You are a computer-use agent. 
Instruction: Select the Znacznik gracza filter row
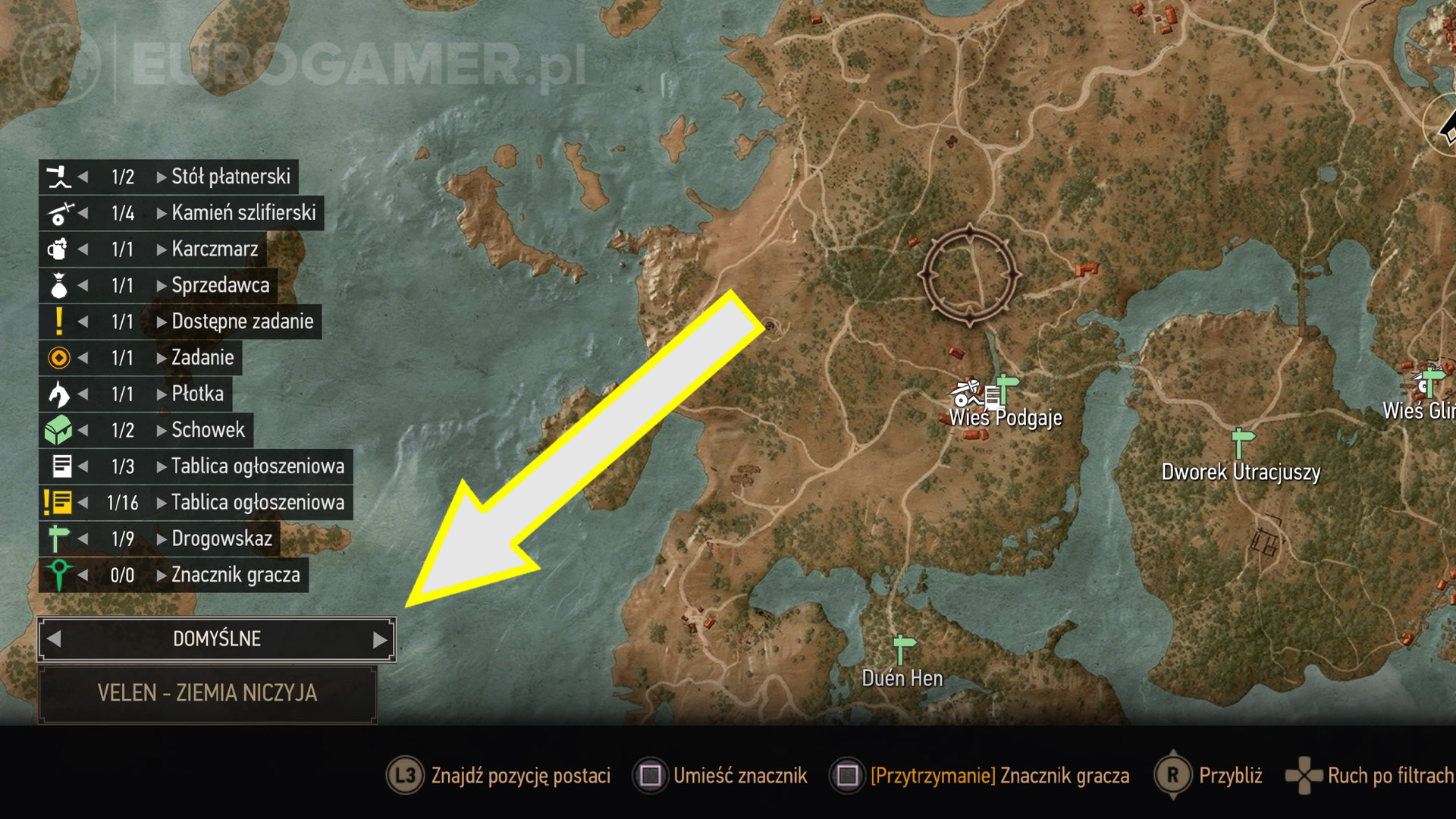[x=235, y=576]
